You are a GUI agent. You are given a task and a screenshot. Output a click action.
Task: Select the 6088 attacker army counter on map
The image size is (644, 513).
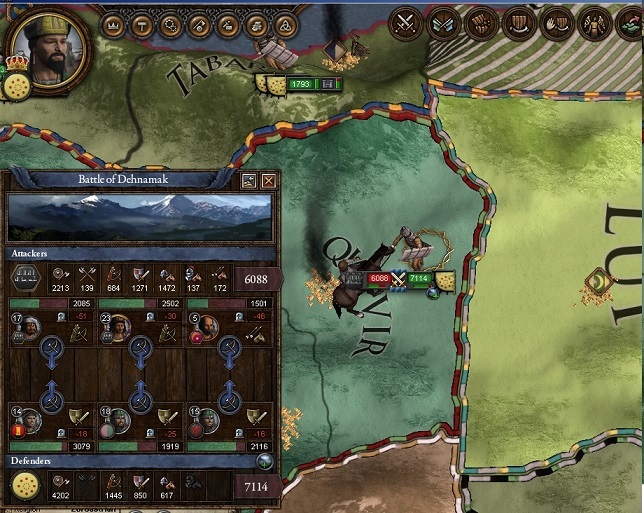[379, 278]
